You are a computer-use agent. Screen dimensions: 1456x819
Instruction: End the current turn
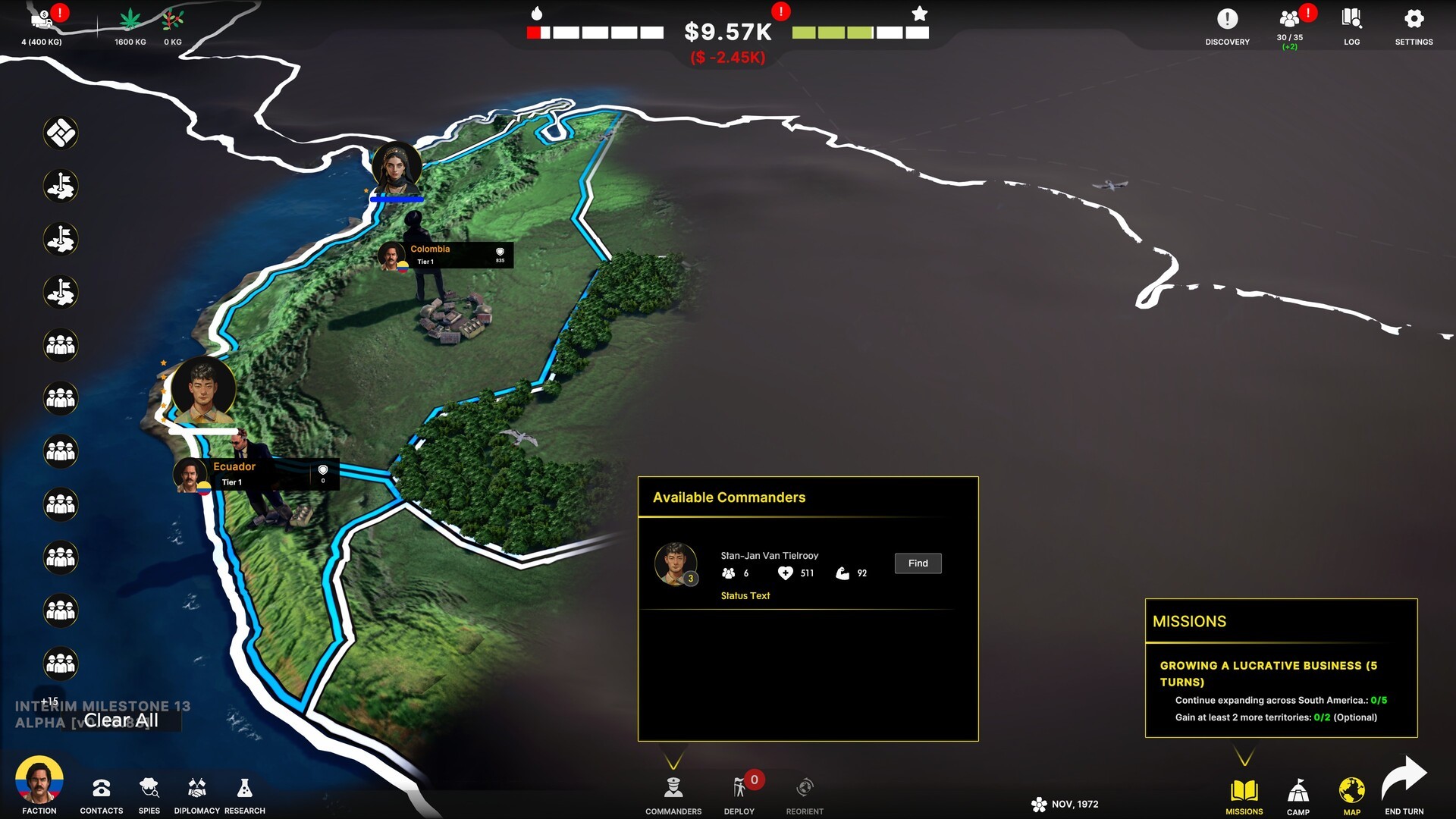(x=1404, y=787)
